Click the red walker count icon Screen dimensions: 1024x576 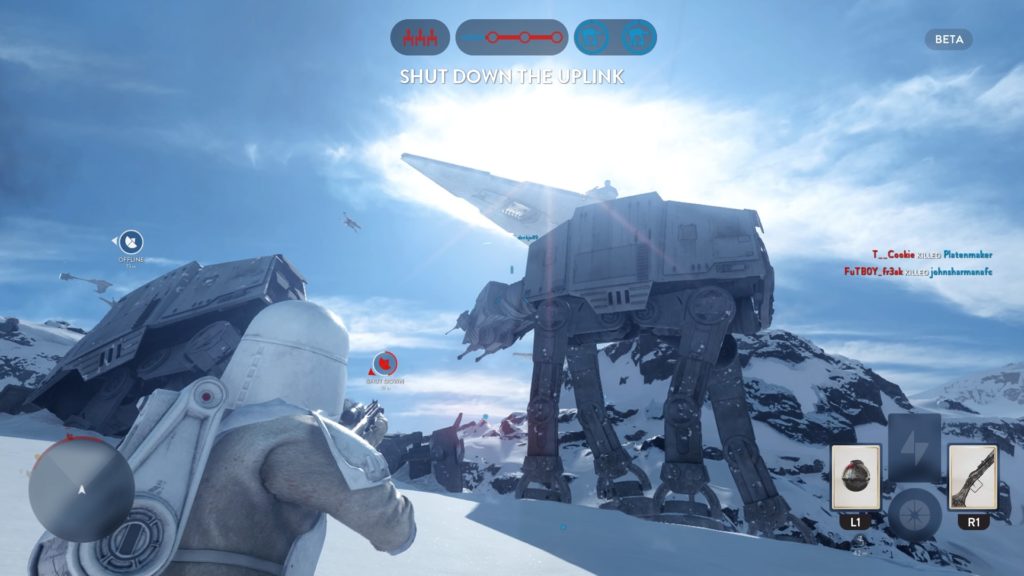pos(419,38)
